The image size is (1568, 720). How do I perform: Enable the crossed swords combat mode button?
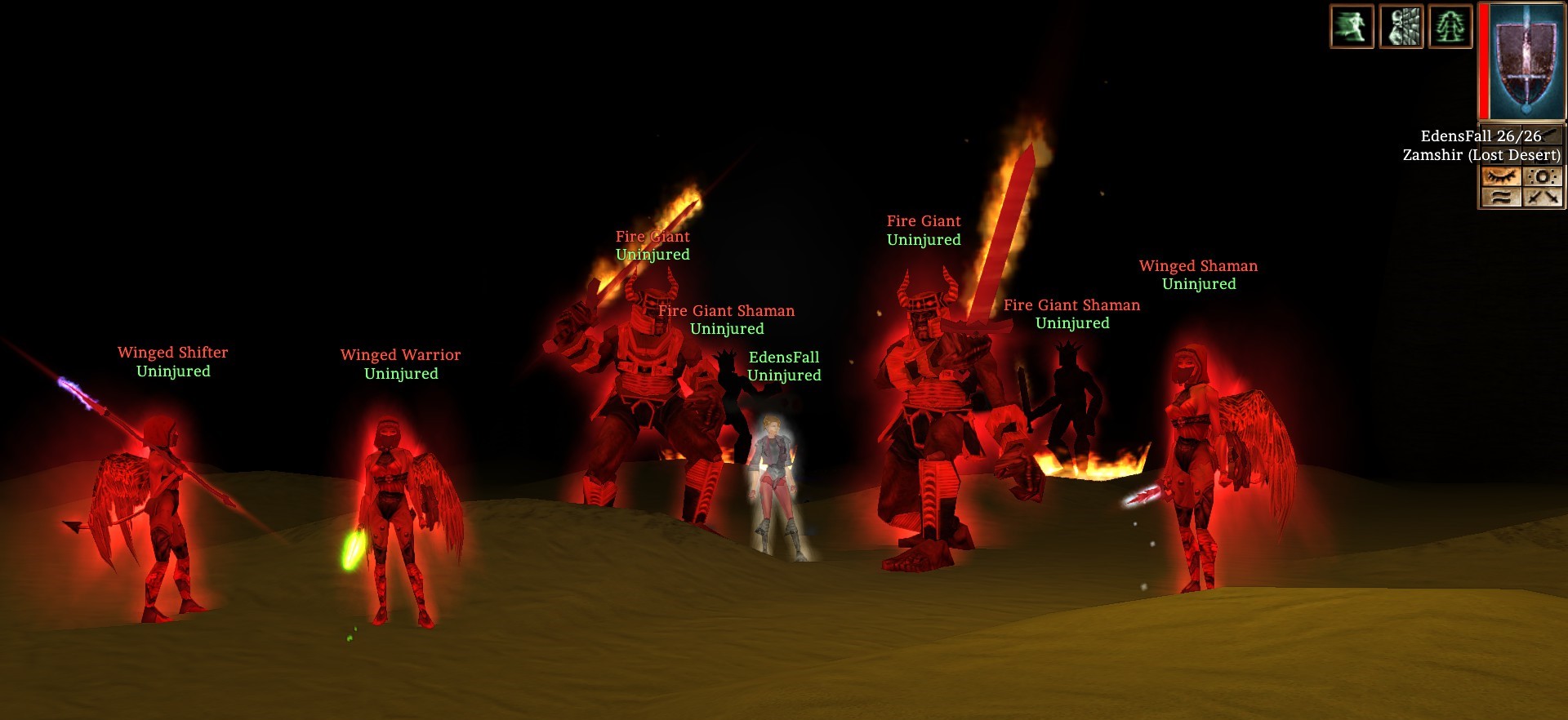click(1542, 197)
